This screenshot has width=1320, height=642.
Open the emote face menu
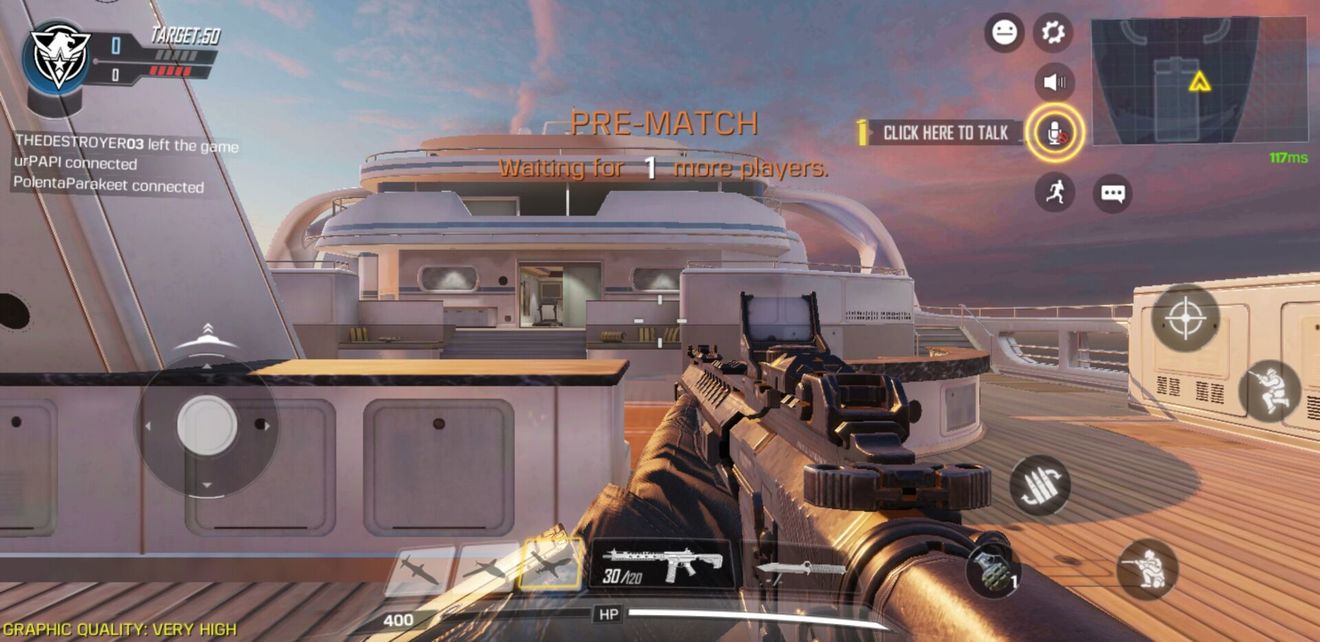tap(1004, 33)
